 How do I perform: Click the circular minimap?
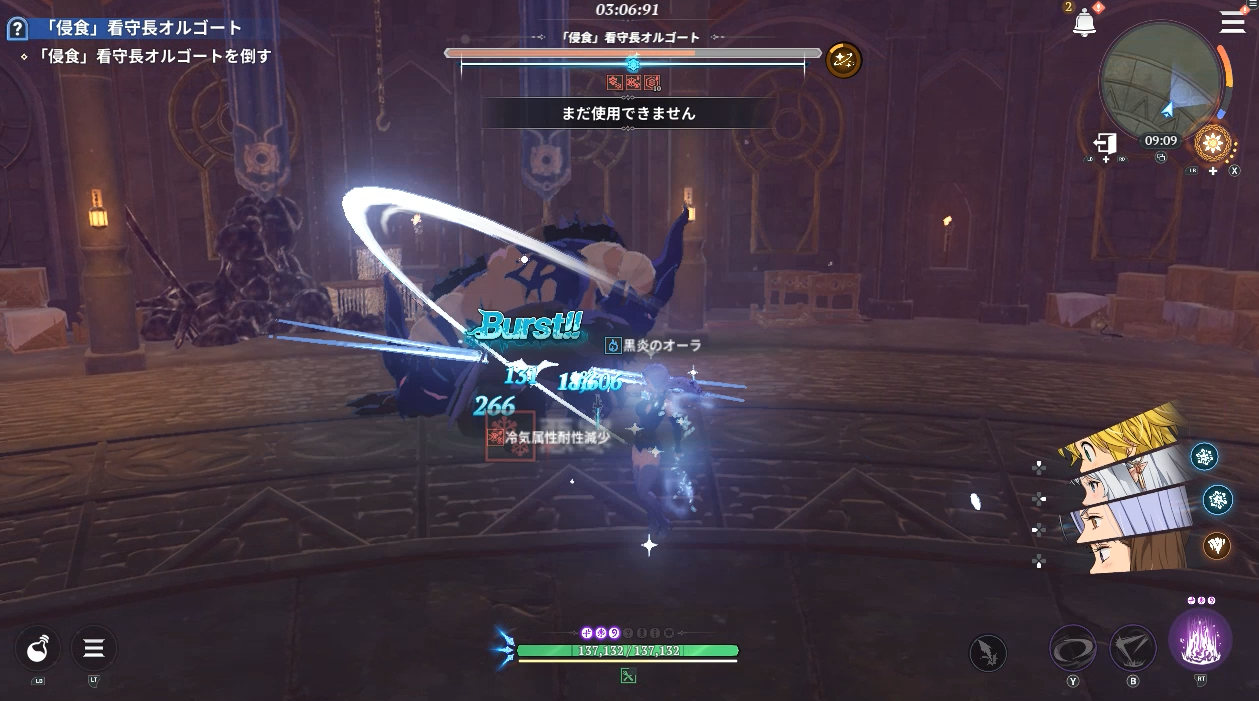(x=1160, y=80)
